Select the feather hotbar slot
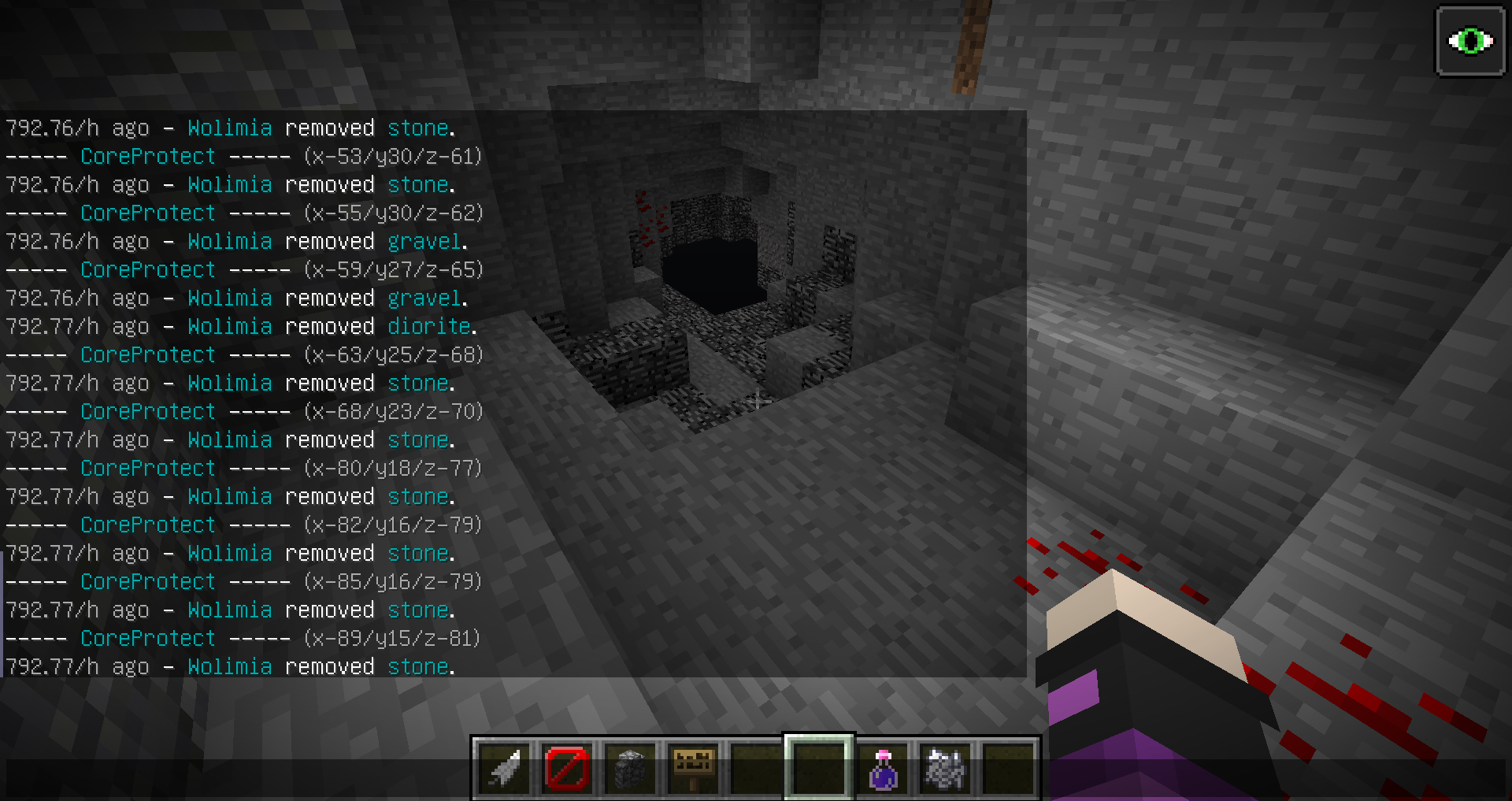The image size is (1512, 801). pos(505,768)
